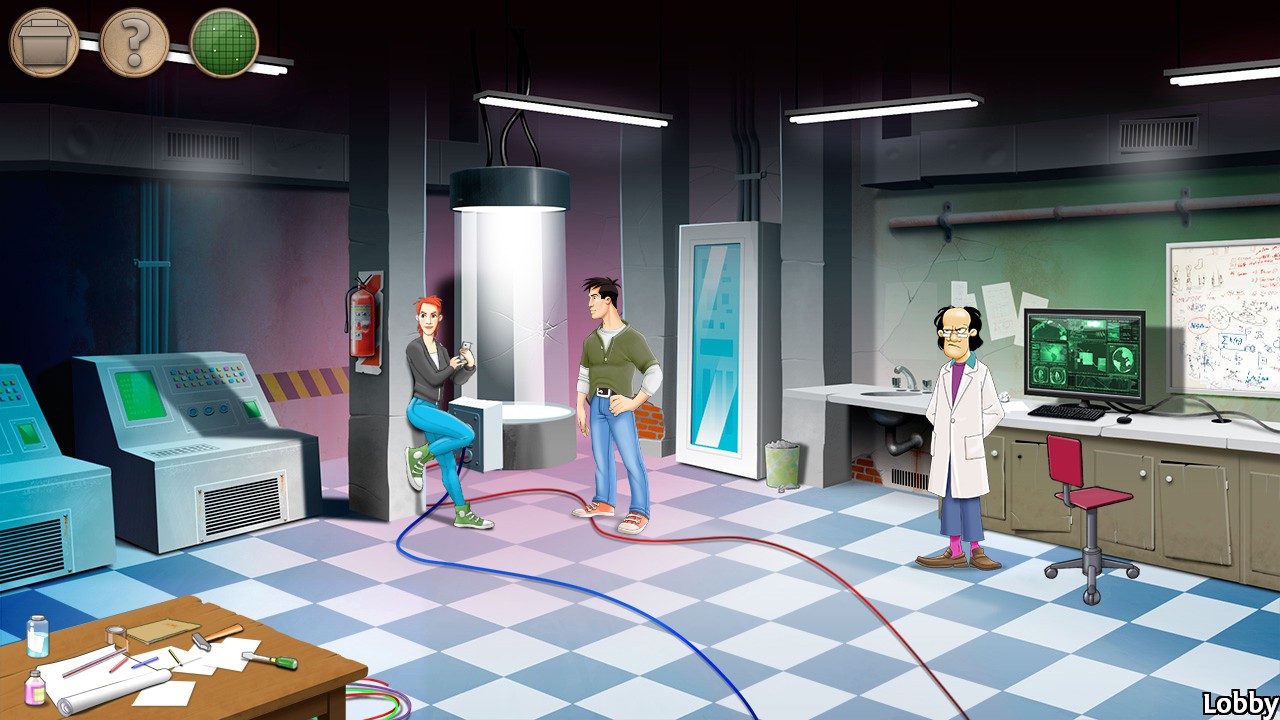Open the inventory bag icon

tap(42, 42)
